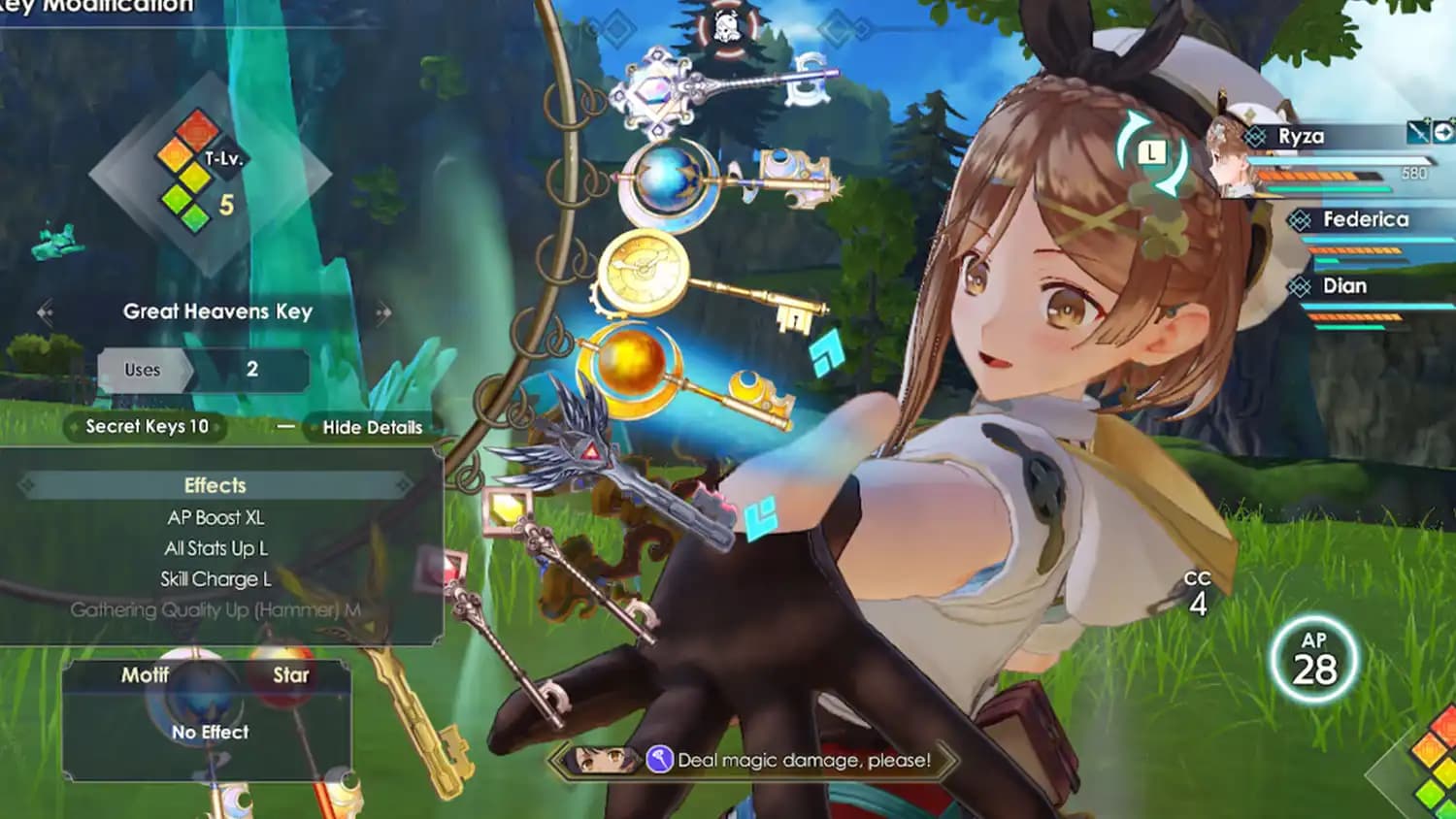Toggle the Hide Details button
The image size is (1456, 819).
(372, 427)
